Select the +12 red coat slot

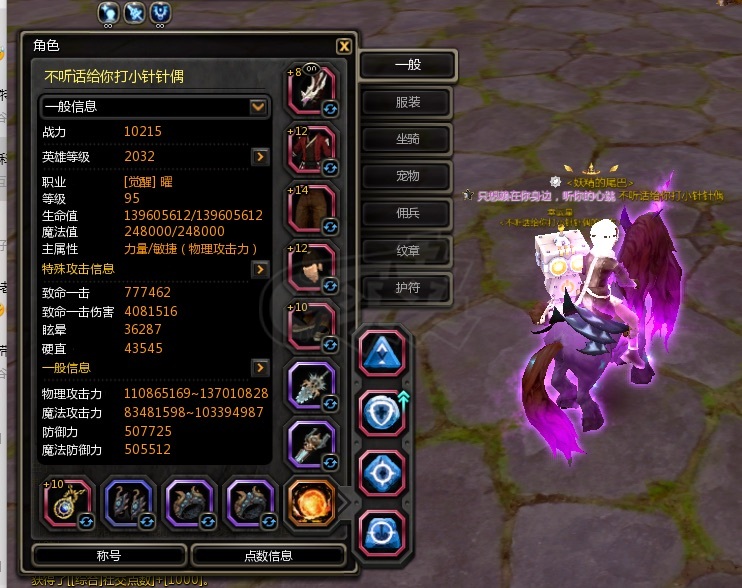tap(311, 150)
